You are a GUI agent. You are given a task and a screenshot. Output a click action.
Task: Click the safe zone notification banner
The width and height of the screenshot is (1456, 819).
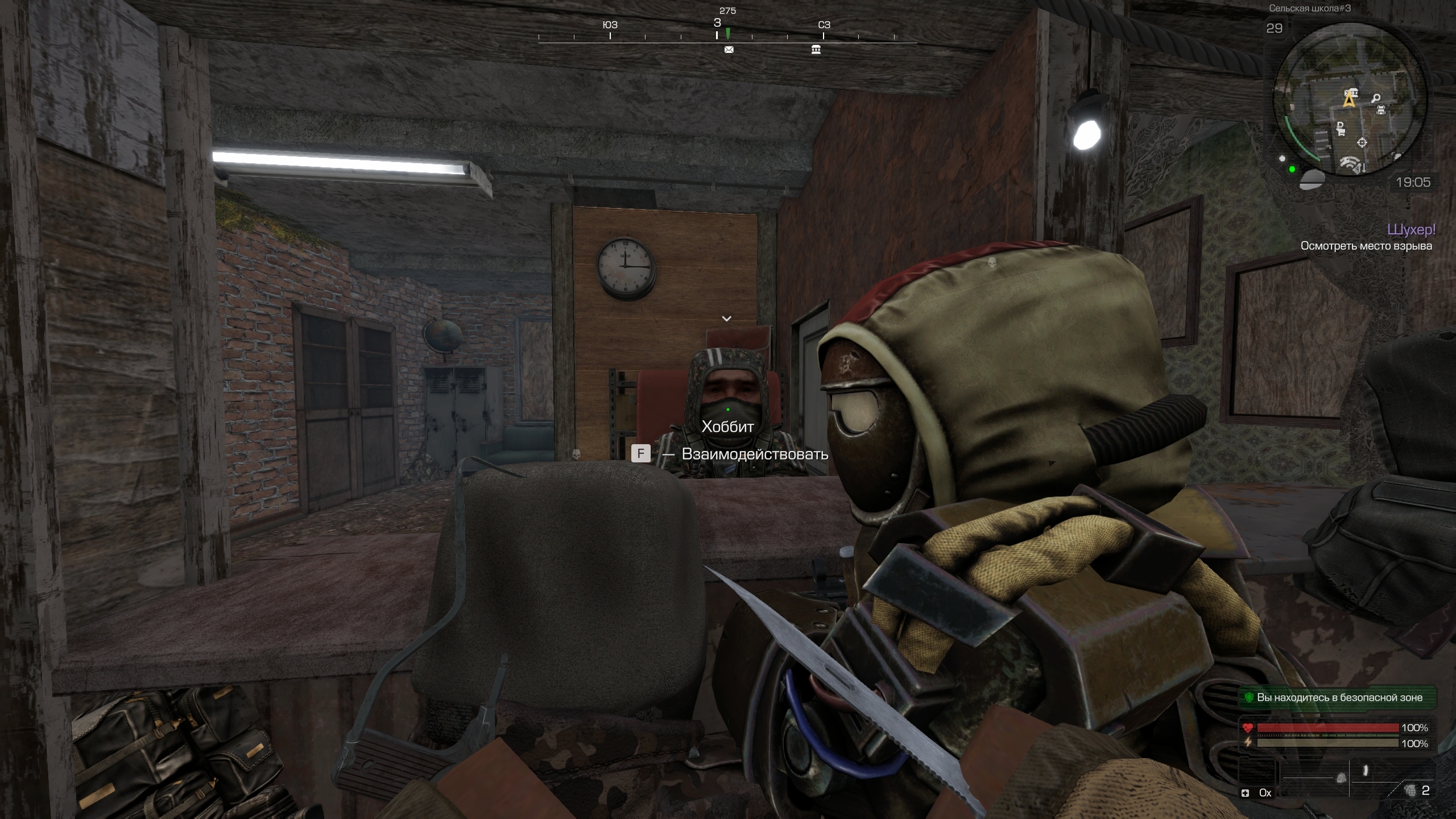coord(1337,697)
